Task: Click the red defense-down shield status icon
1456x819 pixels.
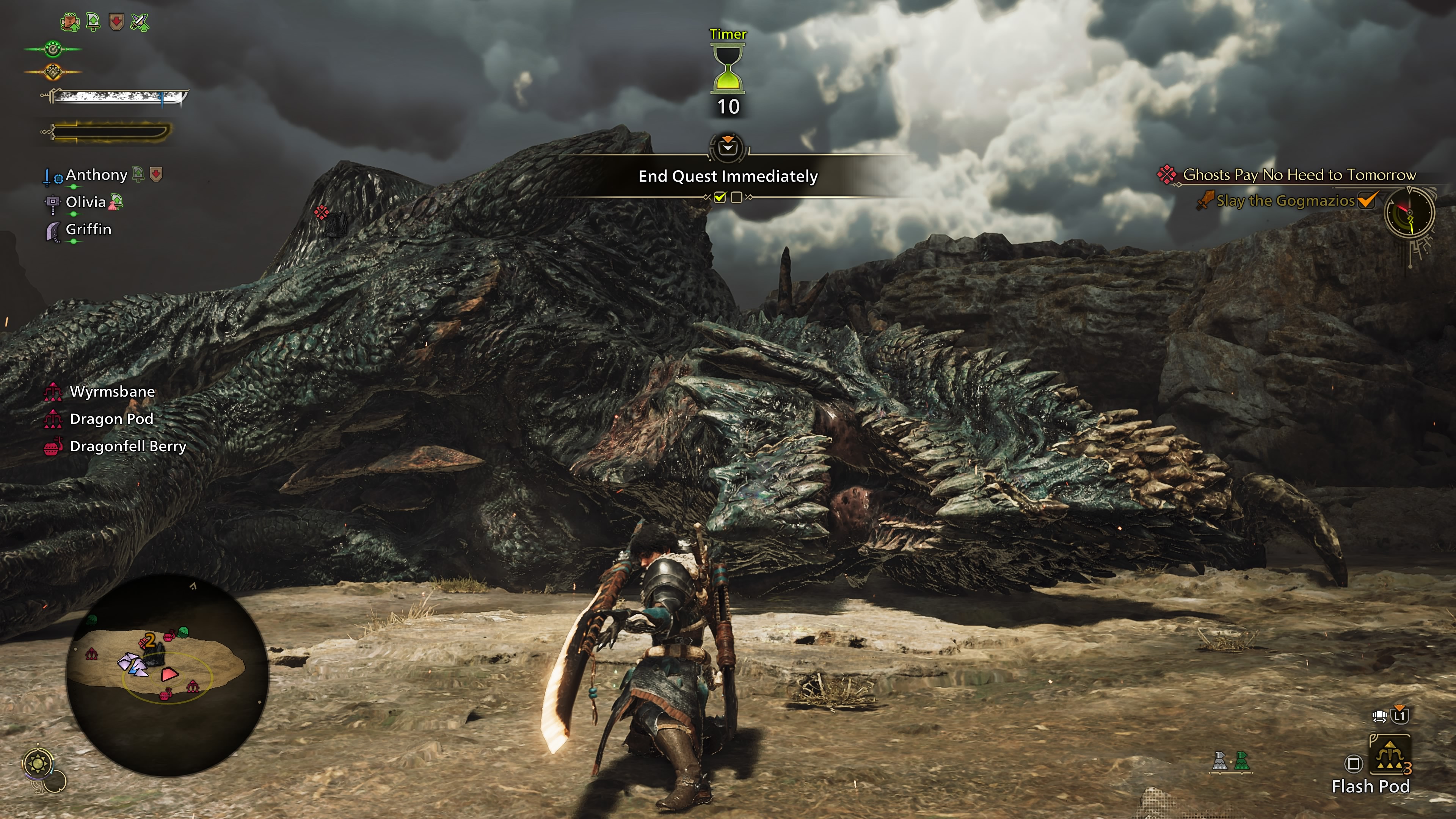Action: point(116,22)
